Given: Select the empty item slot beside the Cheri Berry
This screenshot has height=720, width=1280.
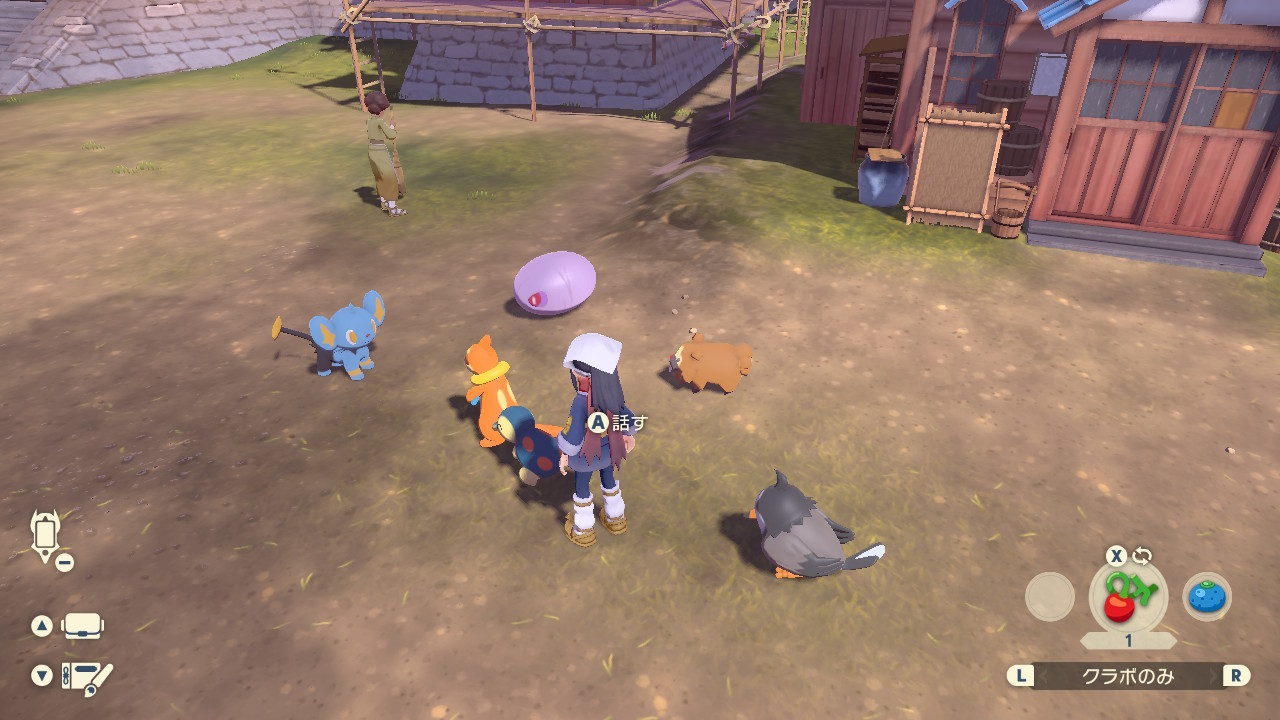Looking at the screenshot, I should point(1049,597).
